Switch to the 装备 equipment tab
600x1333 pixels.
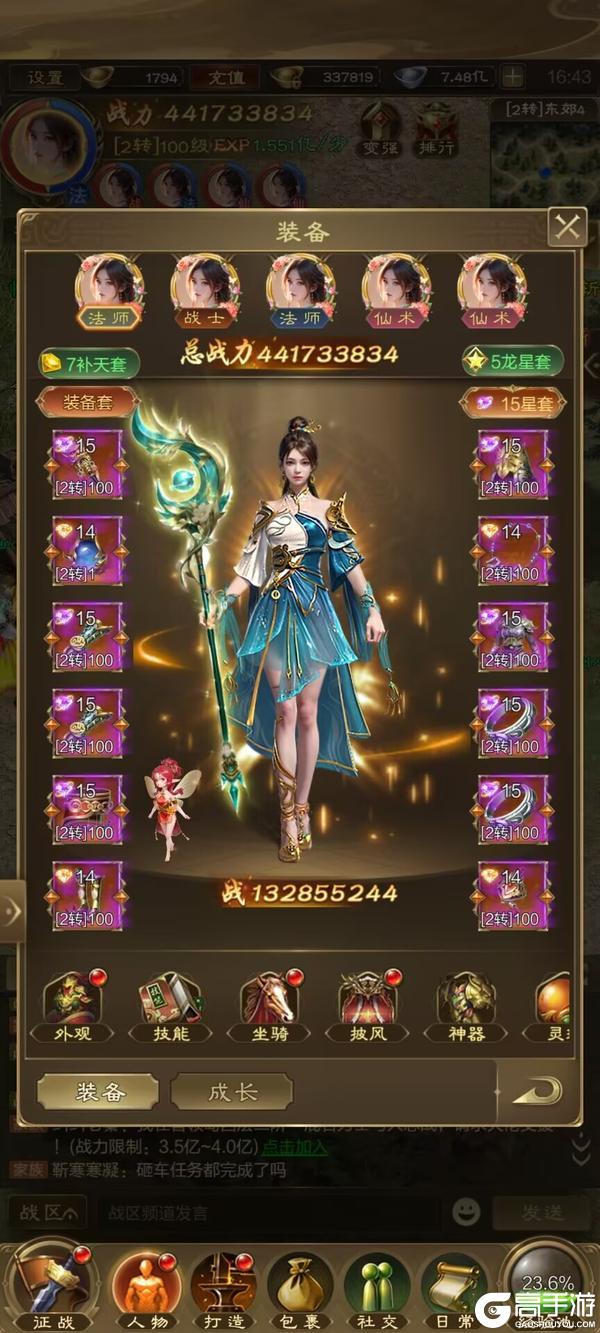[x=98, y=1092]
